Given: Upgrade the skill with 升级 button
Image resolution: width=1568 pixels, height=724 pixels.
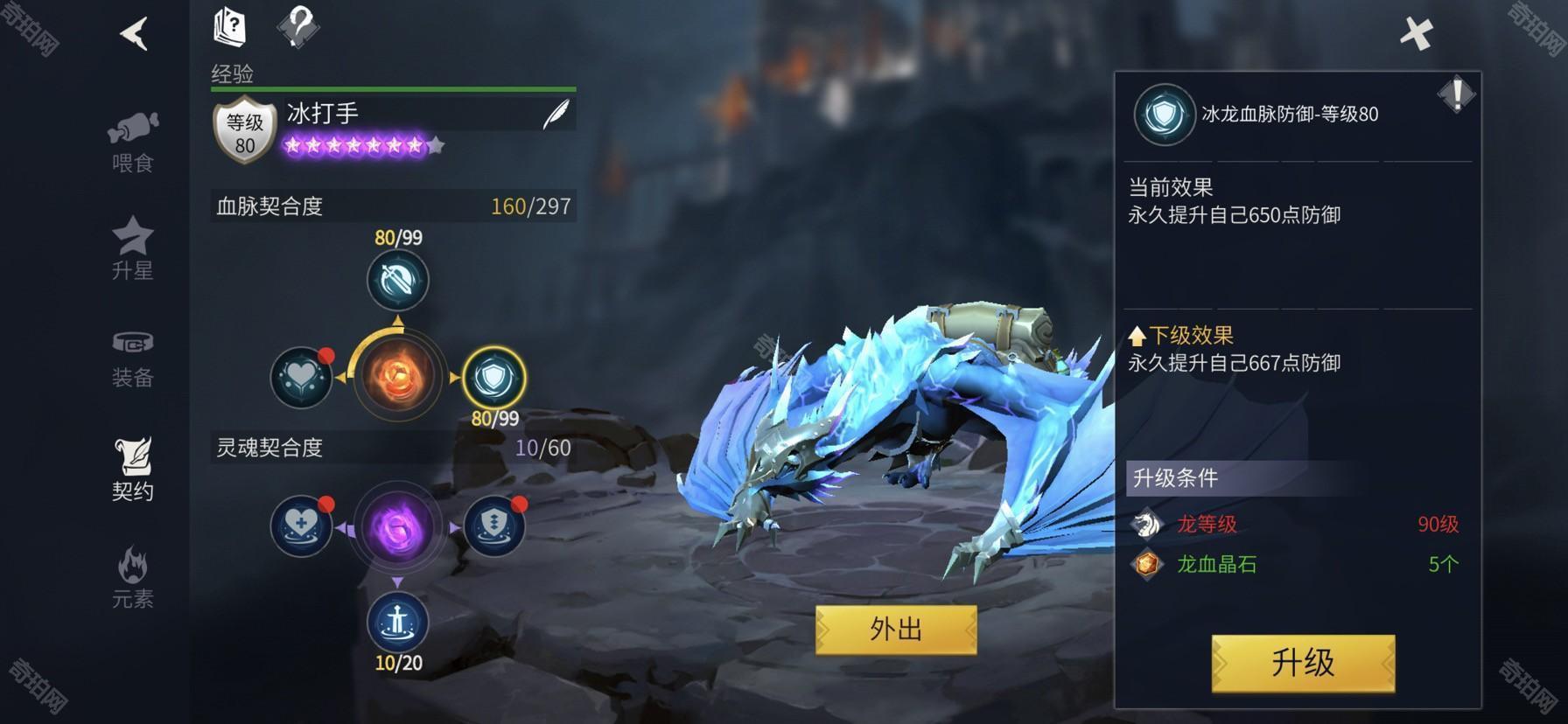Looking at the screenshot, I should click(1303, 664).
